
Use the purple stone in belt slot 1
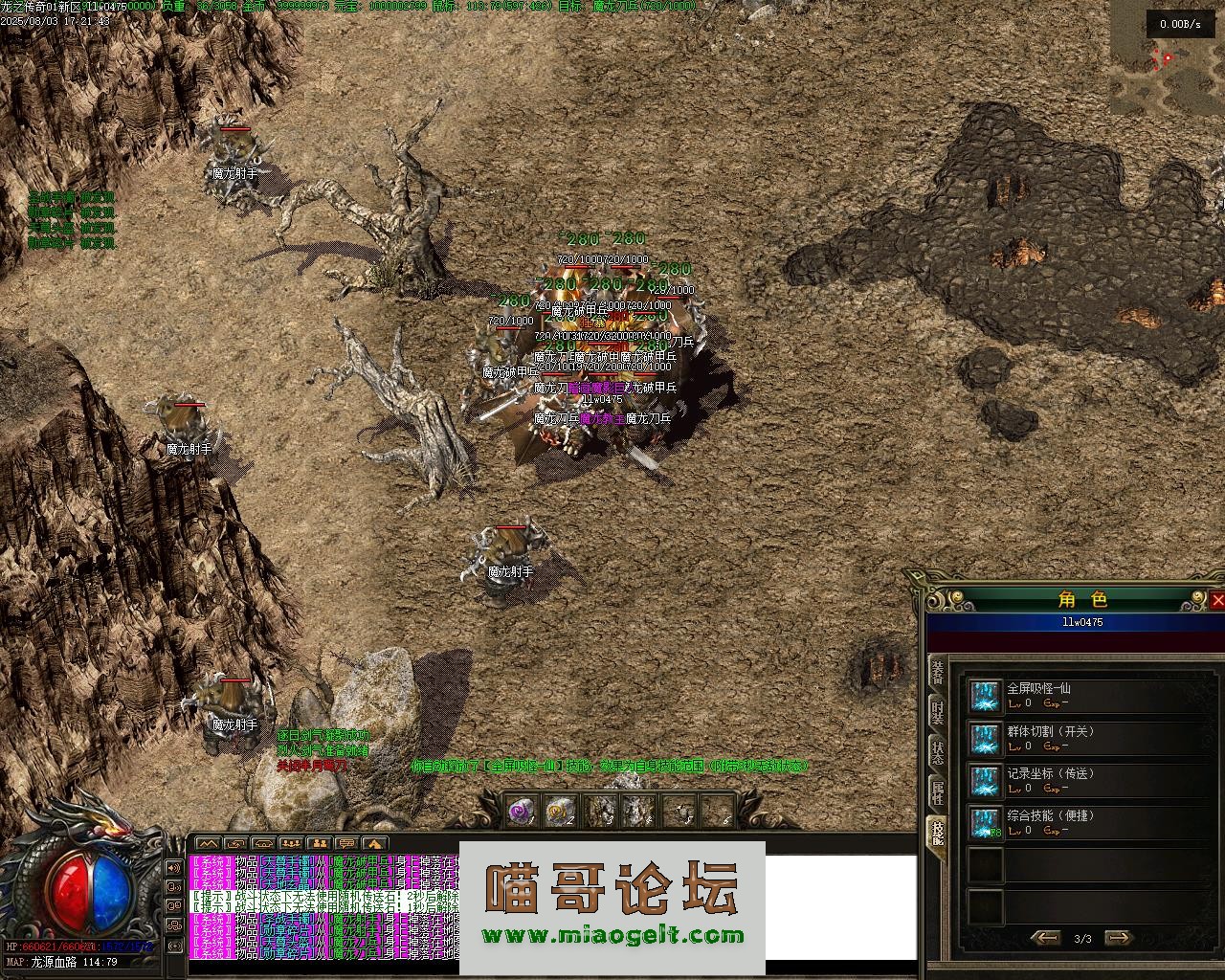(x=522, y=813)
